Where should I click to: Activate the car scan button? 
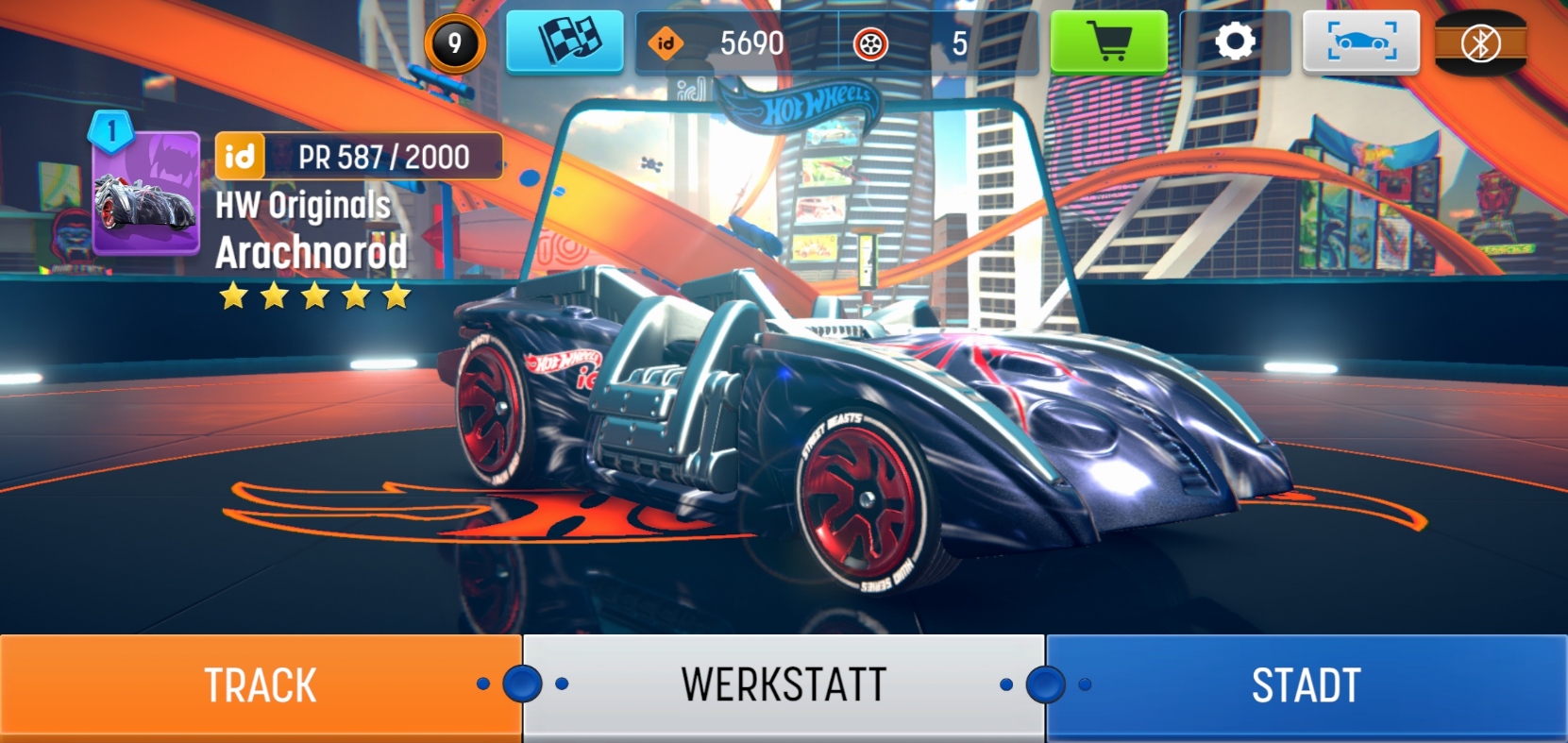[1360, 42]
